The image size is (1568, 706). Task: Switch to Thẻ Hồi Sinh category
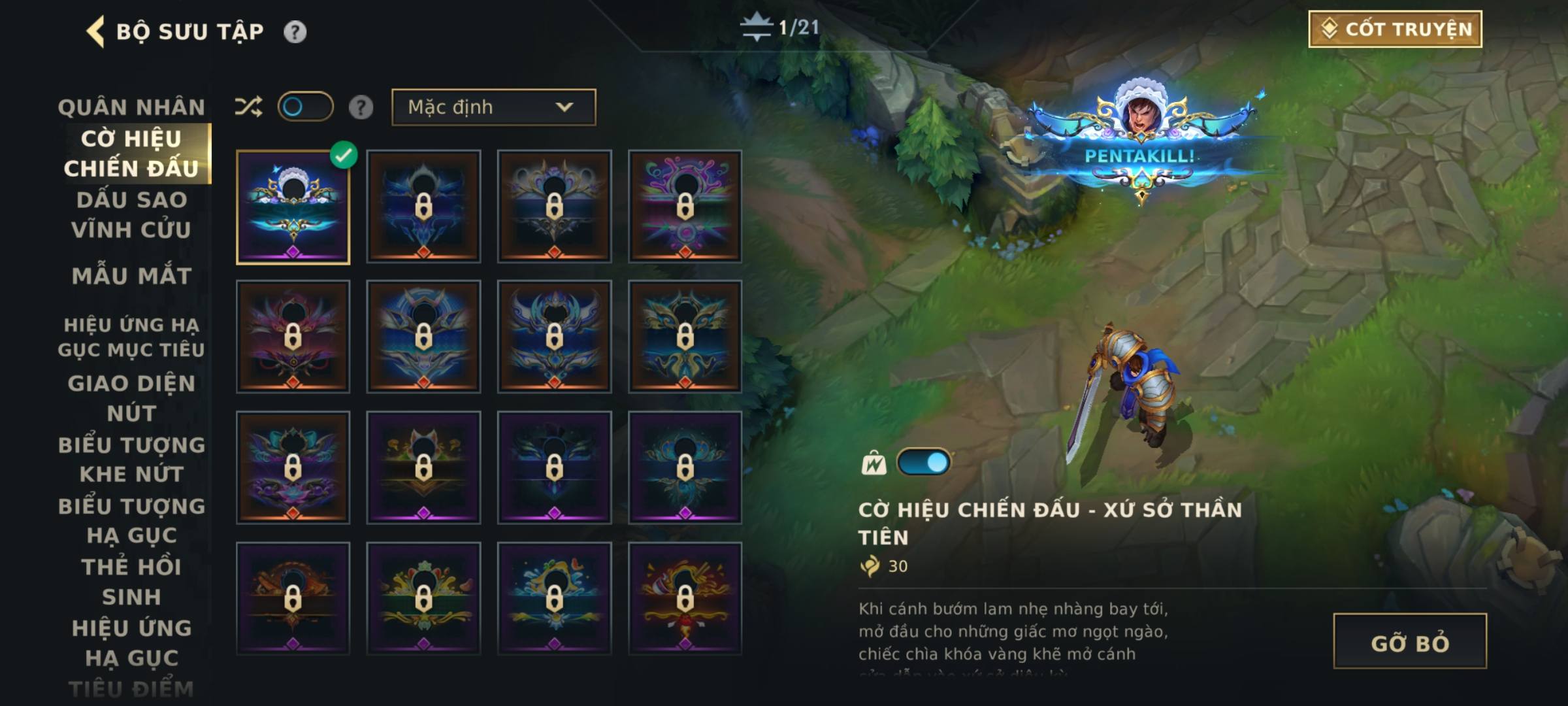(x=131, y=582)
